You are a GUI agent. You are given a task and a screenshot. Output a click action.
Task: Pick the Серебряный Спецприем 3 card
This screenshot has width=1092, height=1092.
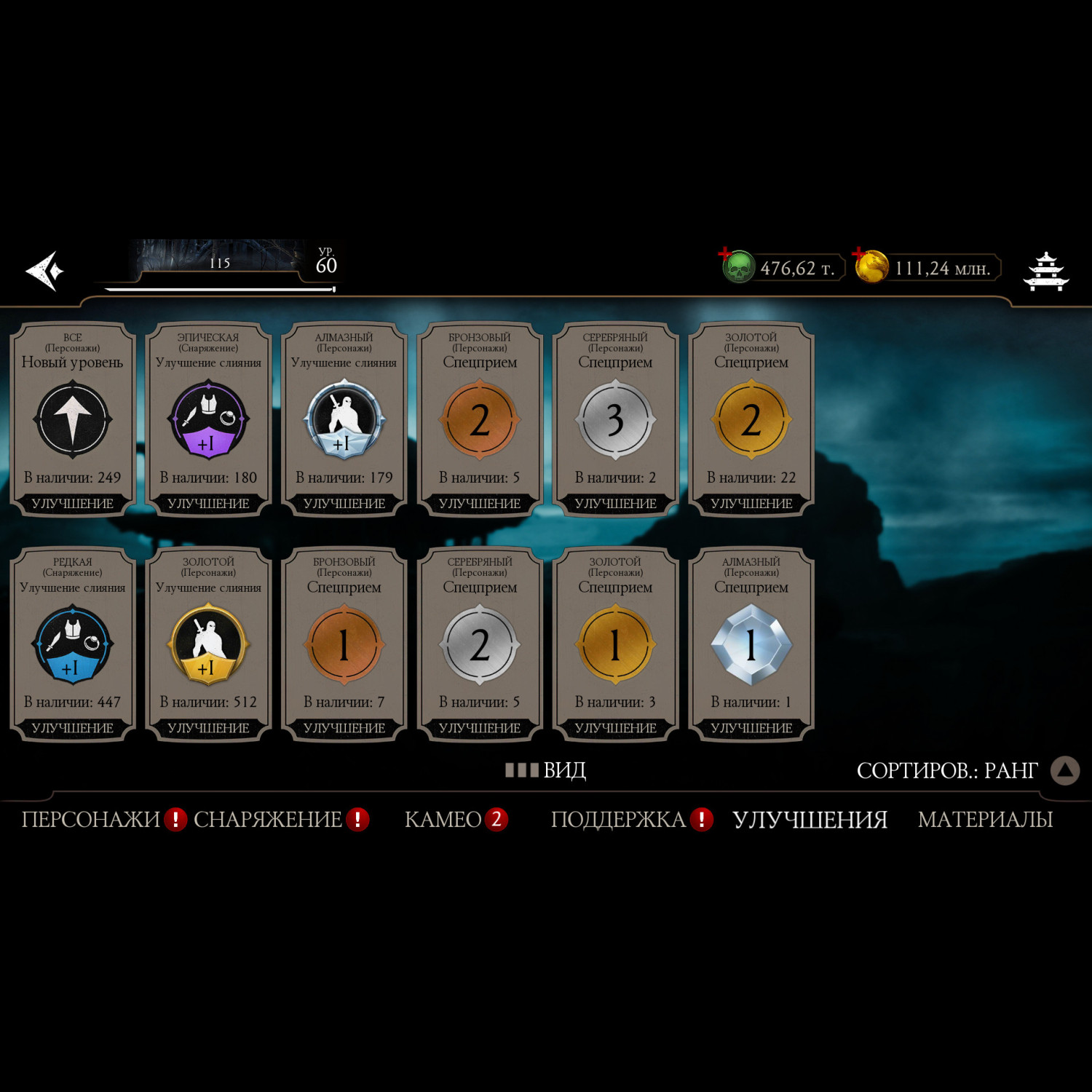click(615, 419)
